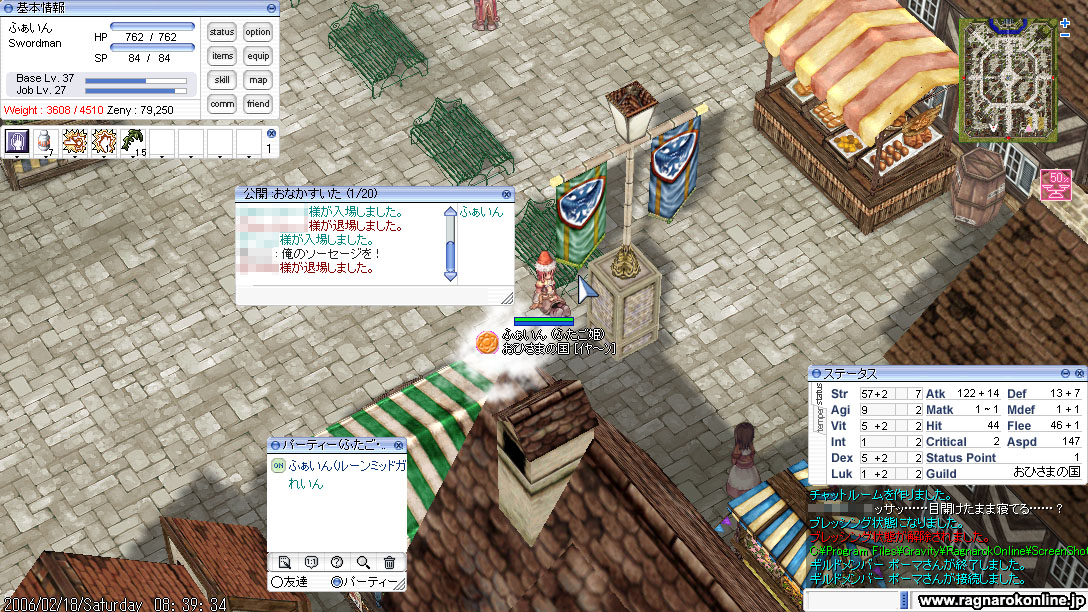The height and width of the screenshot is (612, 1088).
Task: Select the パーティー radio option
Action: pos(336,581)
